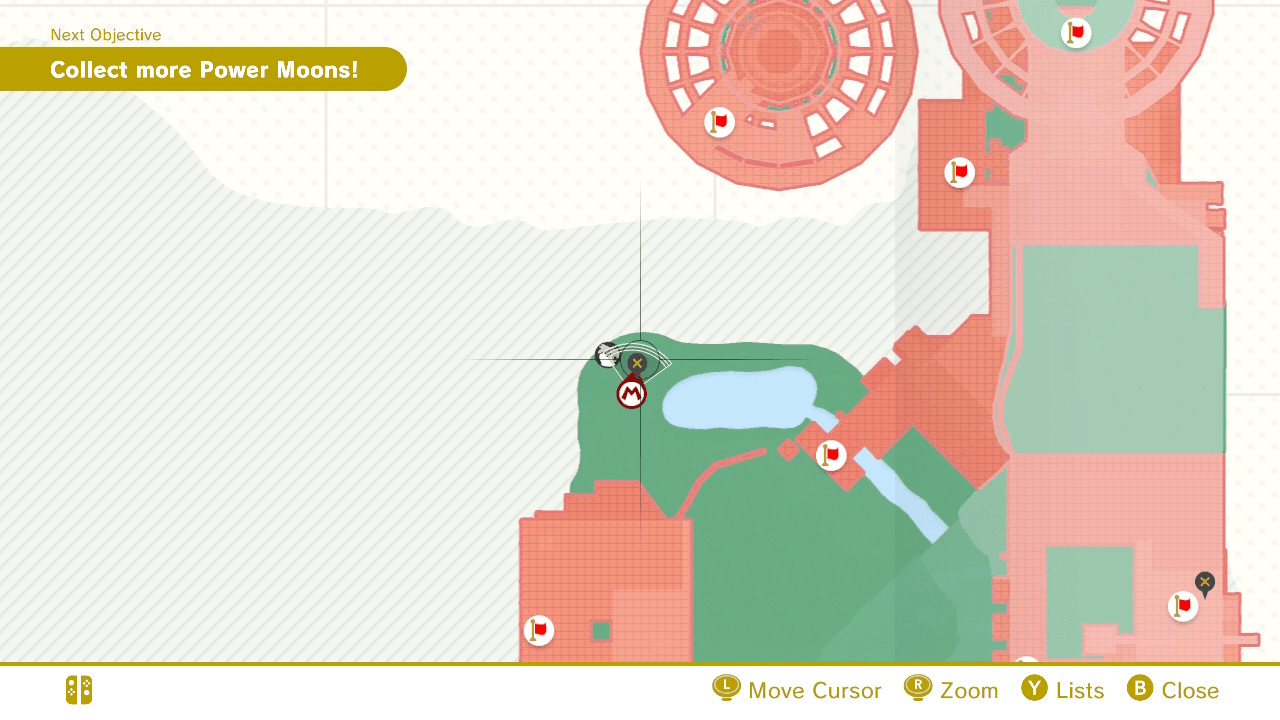
Task: Click the yellow X hint pin above Mario
Action: coord(637,362)
